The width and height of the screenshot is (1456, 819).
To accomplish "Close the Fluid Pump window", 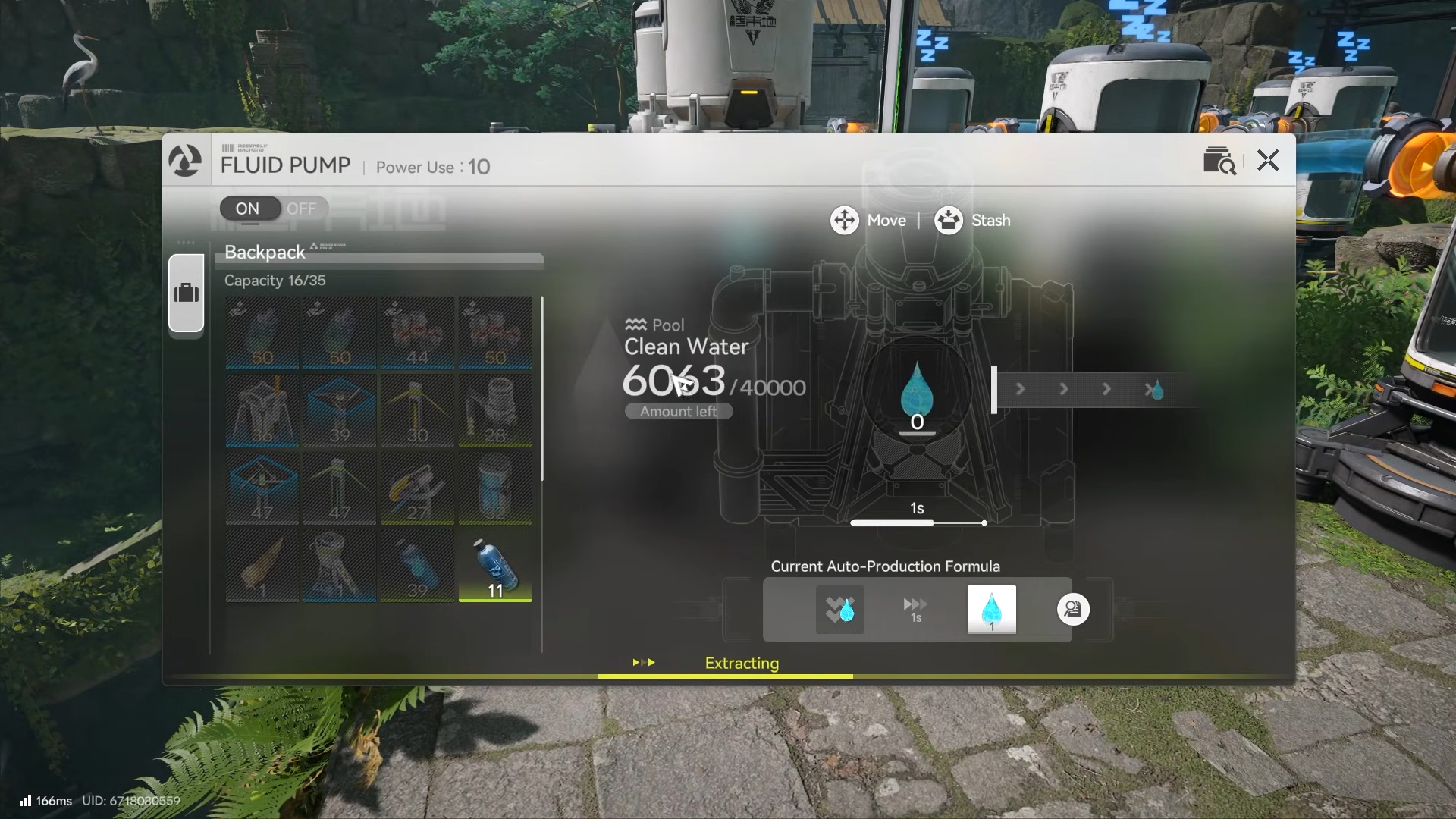I will (x=1268, y=161).
